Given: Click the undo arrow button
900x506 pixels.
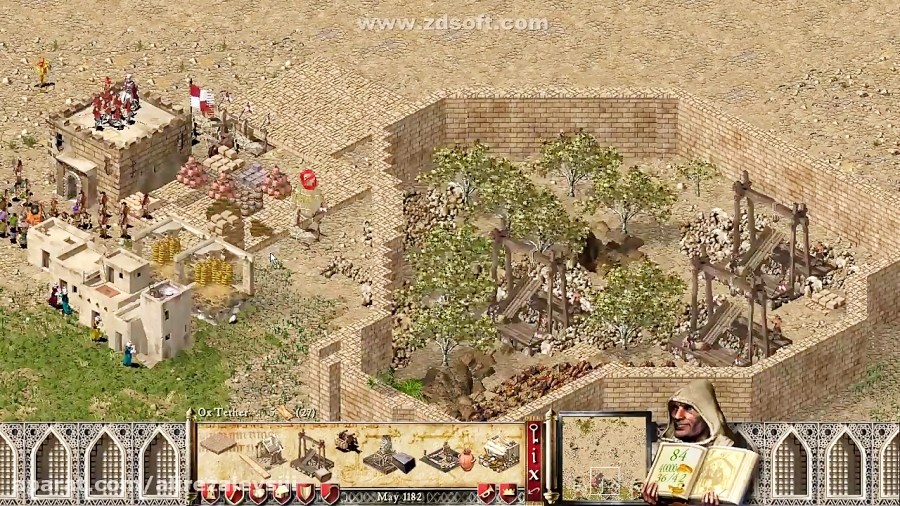Looking at the screenshot, I should click(534, 490).
